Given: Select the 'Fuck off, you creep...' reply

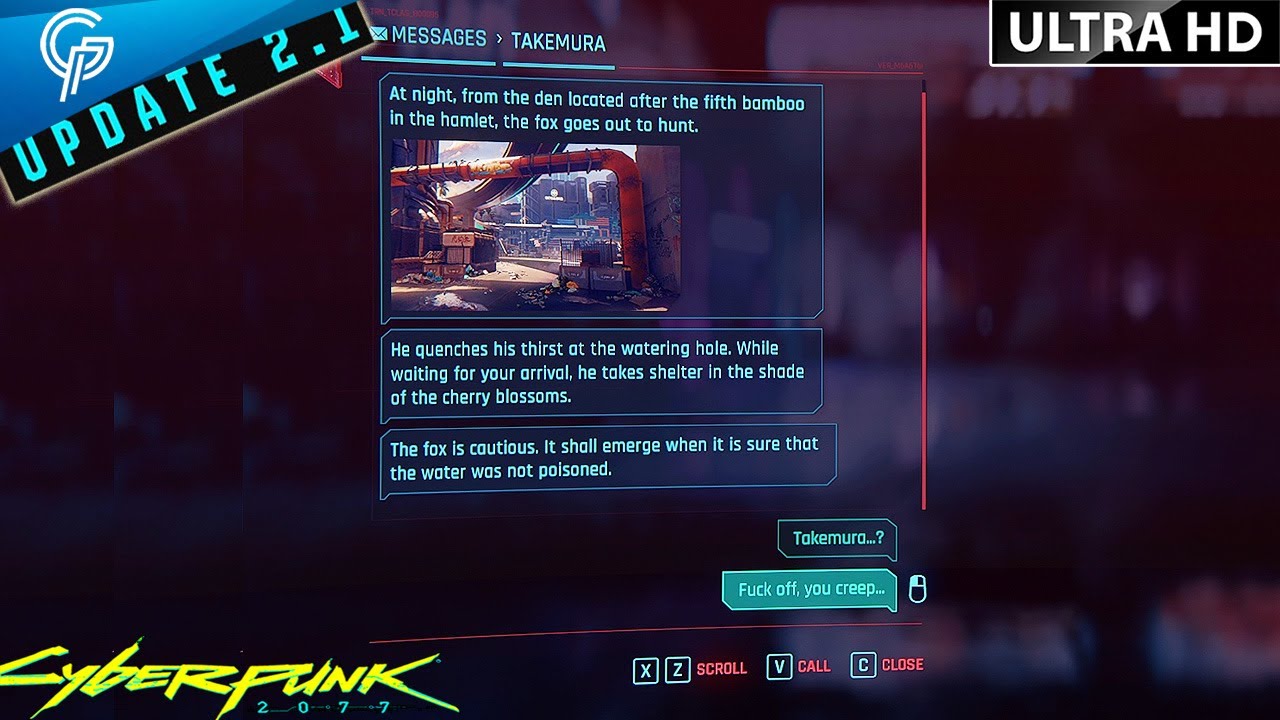Looking at the screenshot, I should pyautogui.click(x=810, y=588).
